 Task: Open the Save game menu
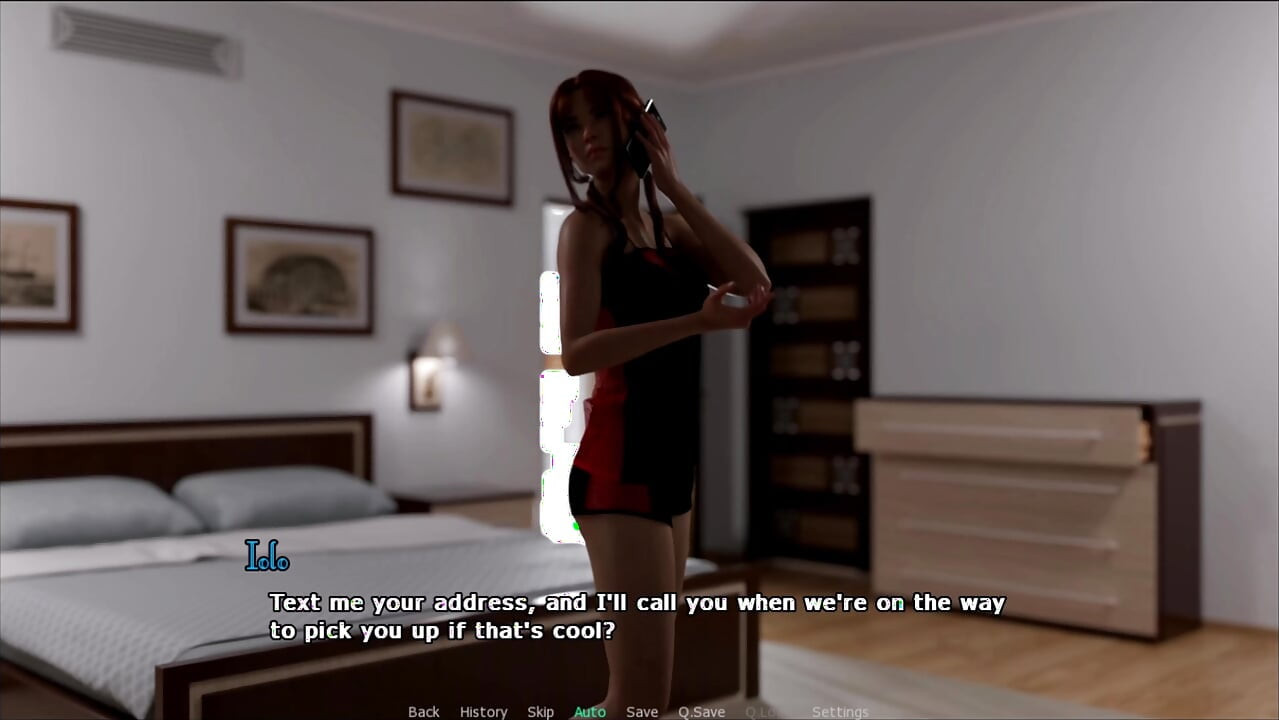pos(641,712)
